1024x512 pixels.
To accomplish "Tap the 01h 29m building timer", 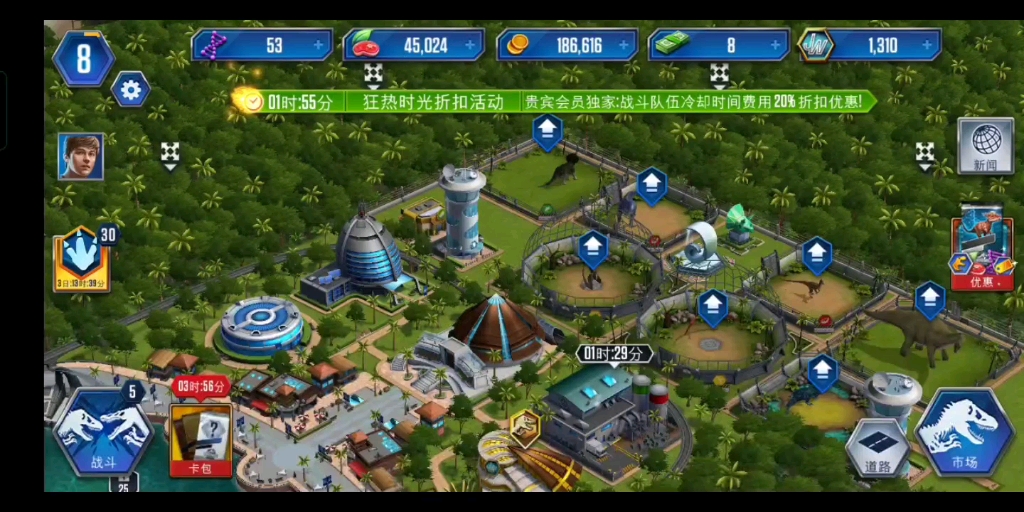I will pyautogui.click(x=614, y=353).
